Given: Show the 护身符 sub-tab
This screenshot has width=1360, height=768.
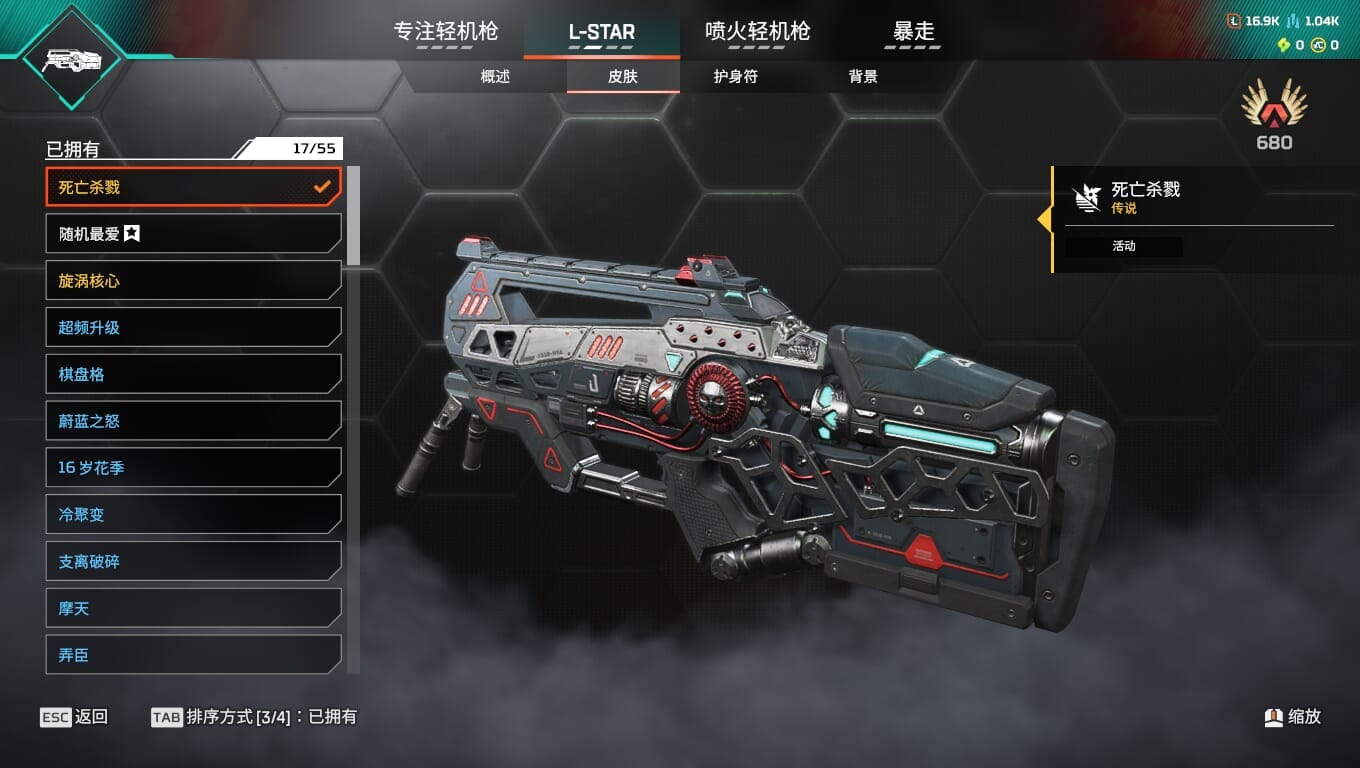Looking at the screenshot, I should 735,77.
